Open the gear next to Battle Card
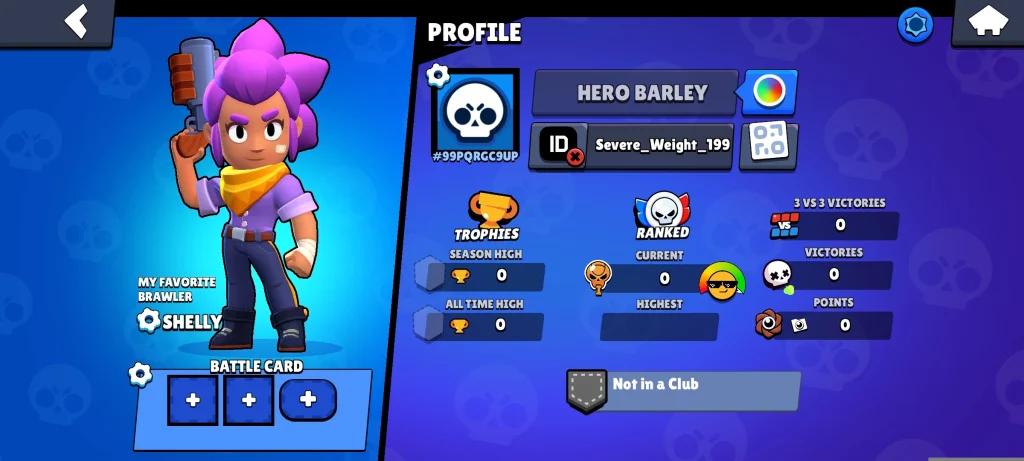 point(140,374)
